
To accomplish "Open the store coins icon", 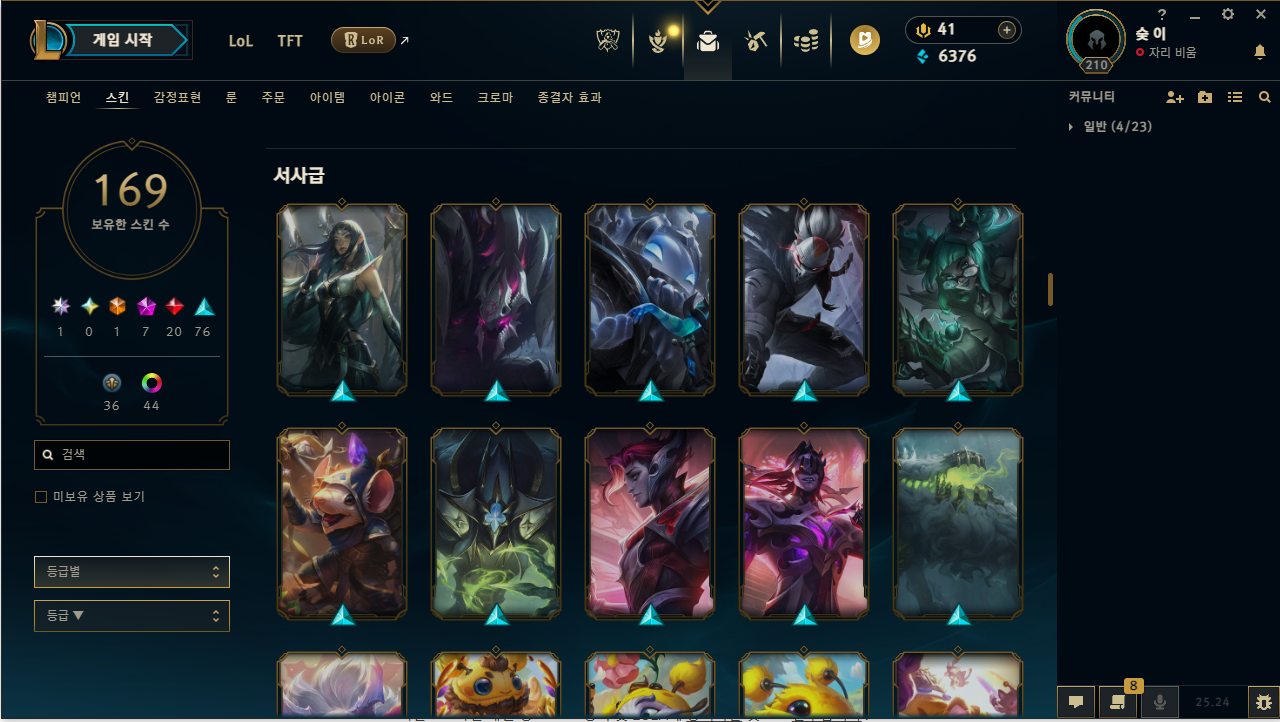I will (806, 40).
